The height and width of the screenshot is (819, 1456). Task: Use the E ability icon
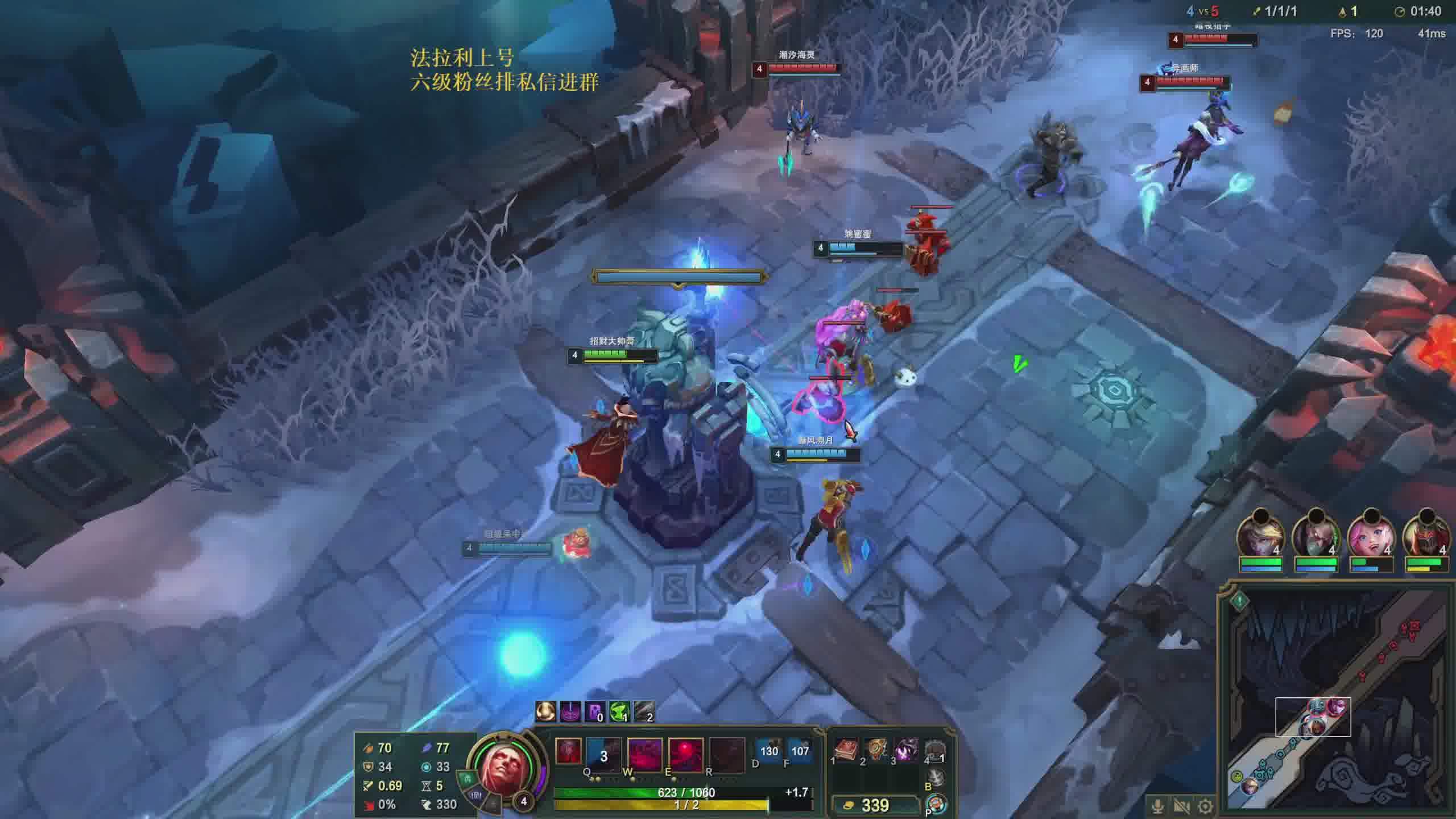685,755
